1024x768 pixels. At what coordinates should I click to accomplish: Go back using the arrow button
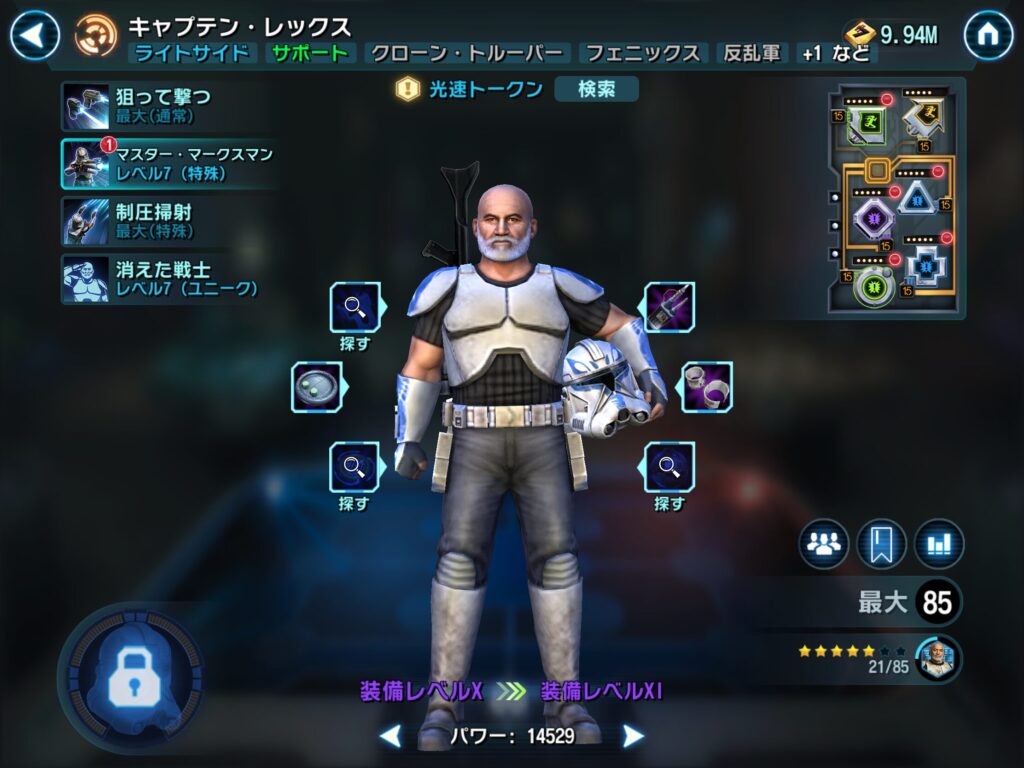35,35
